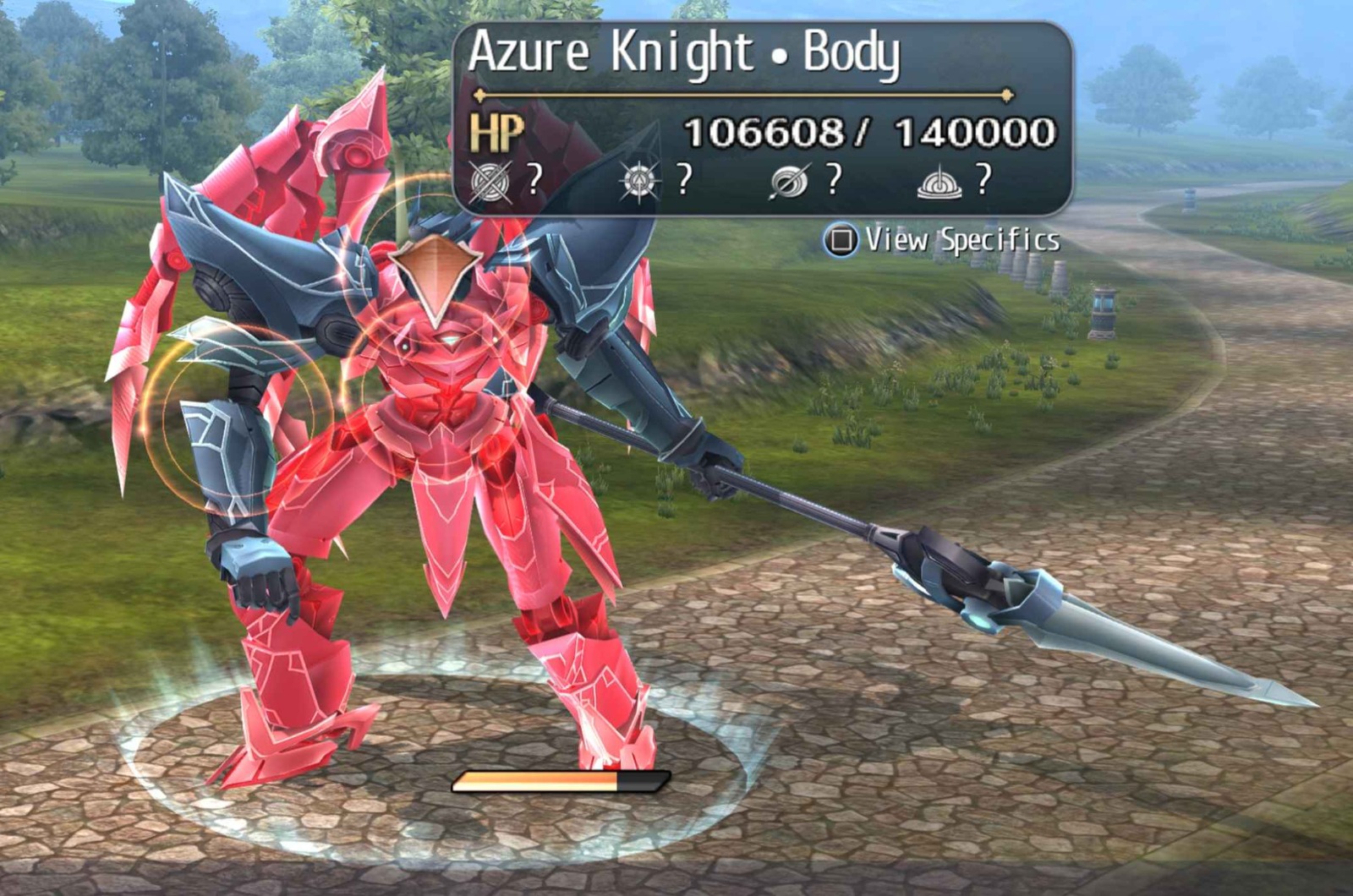This screenshot has width=1353, height=896.
Task: Click the Strike damage type icon
Action: click(640, 180)
